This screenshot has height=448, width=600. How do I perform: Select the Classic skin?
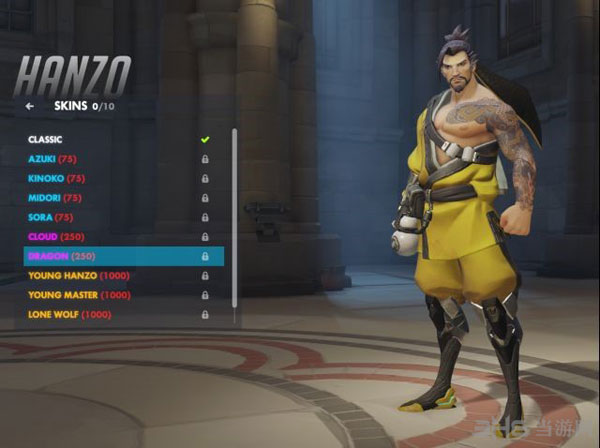(x=45, y=139)
